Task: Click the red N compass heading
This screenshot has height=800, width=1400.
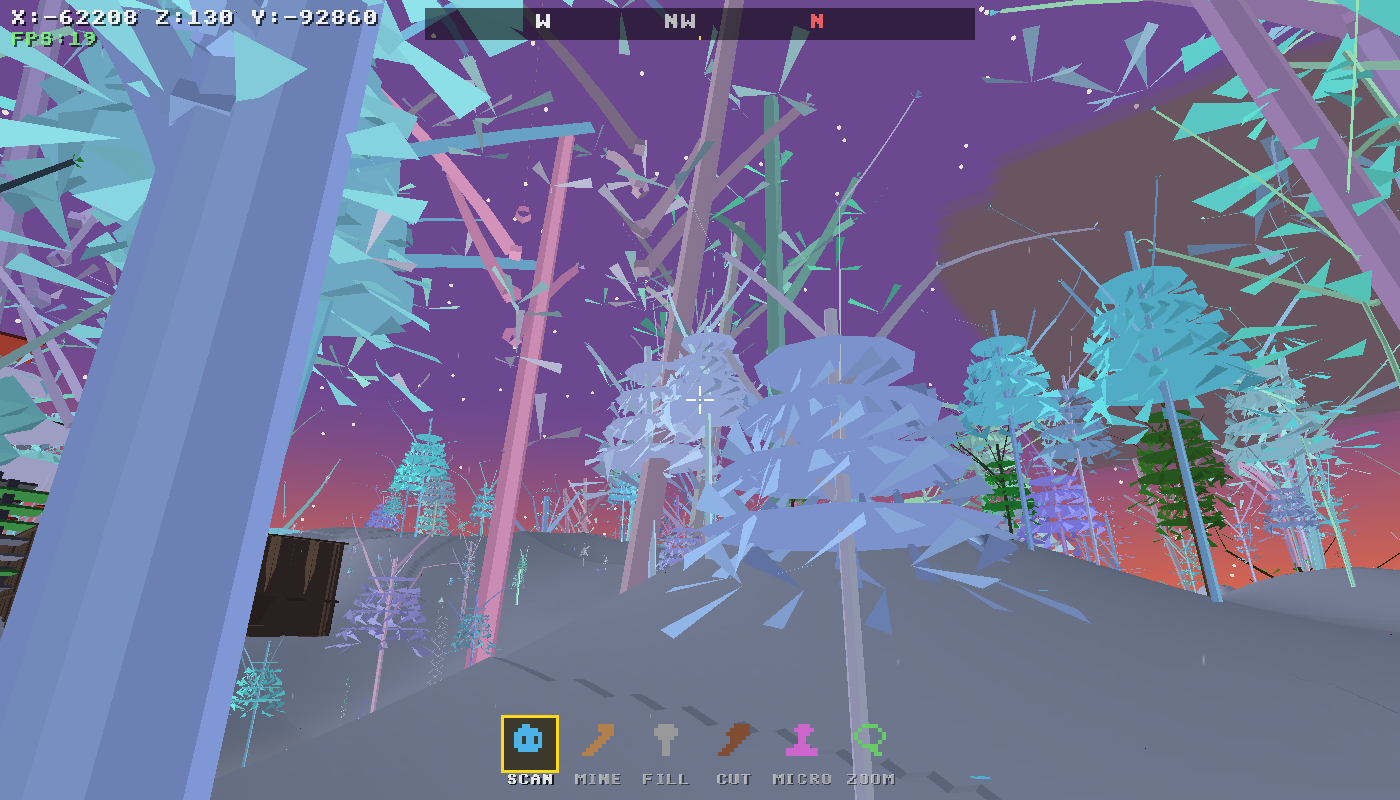Action: click(x=815, y=20)
